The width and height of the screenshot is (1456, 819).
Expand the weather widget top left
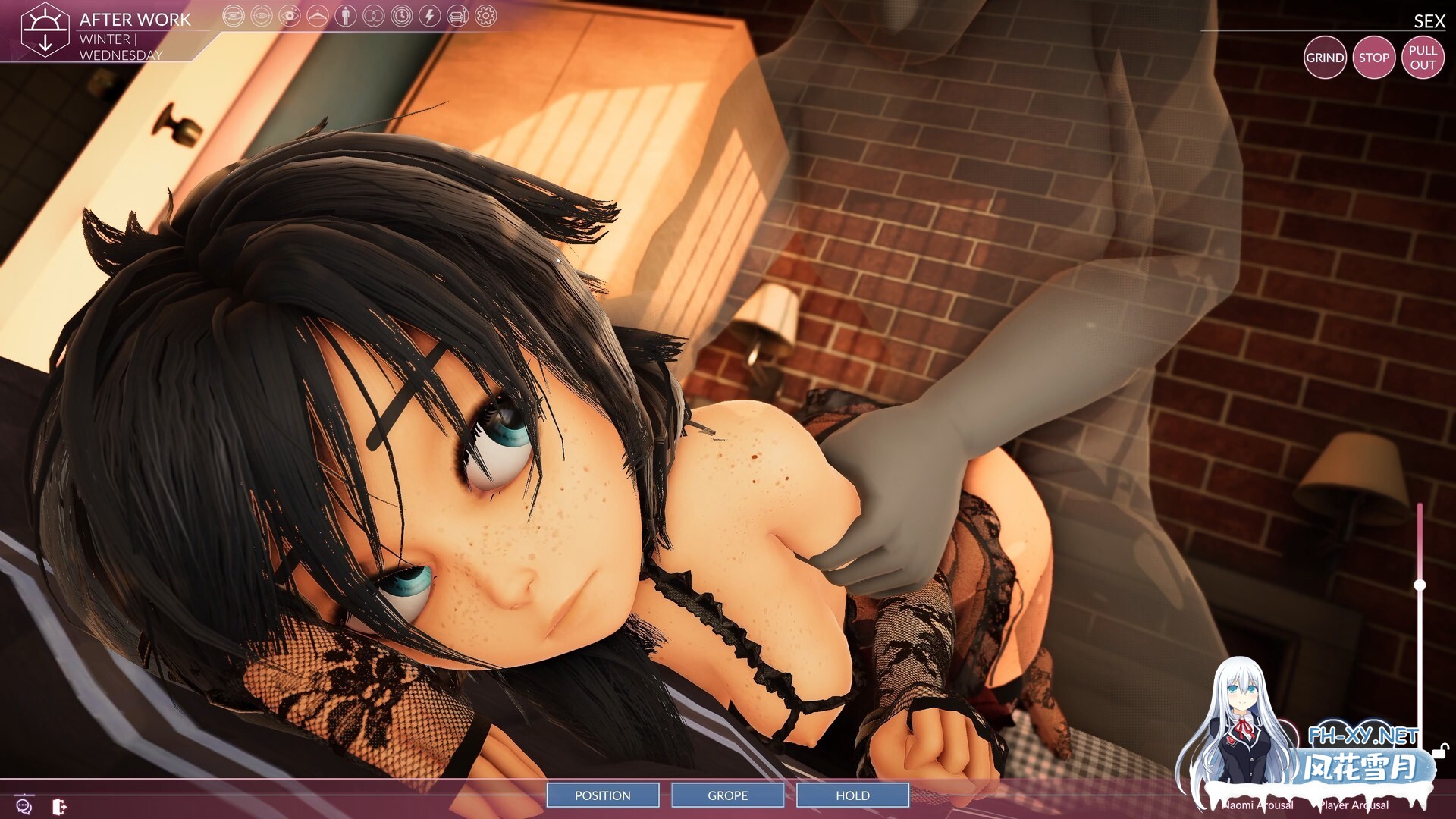(x=47, y=28)
